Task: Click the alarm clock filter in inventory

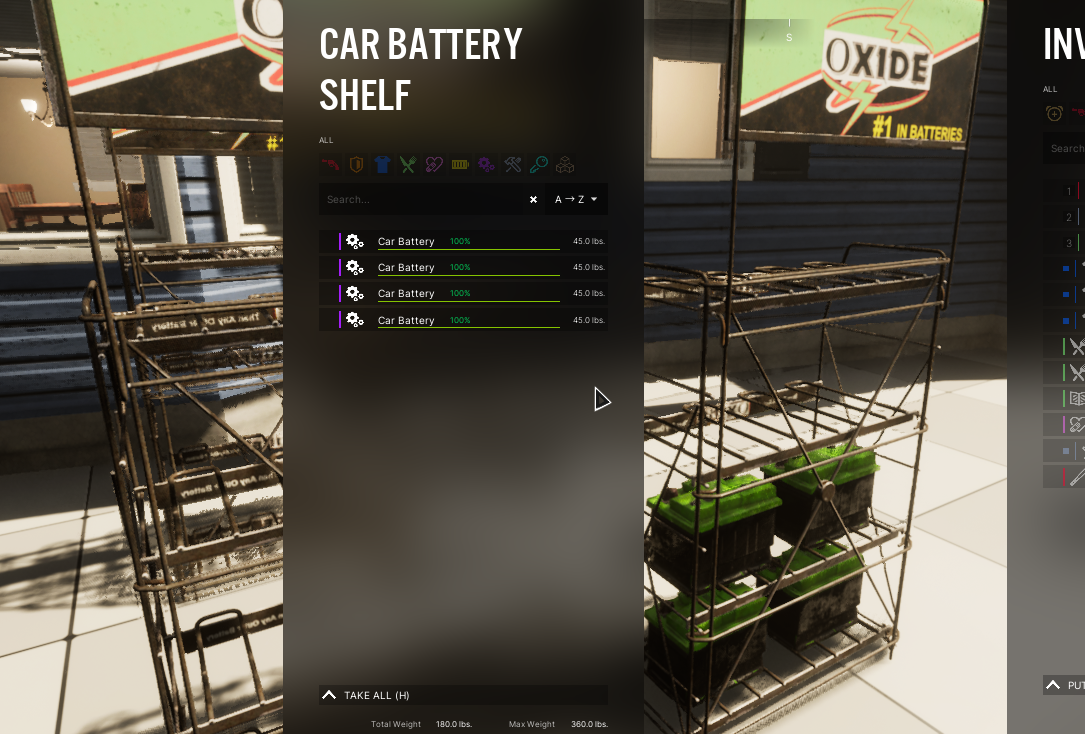Action: (x=1054, y=113)
